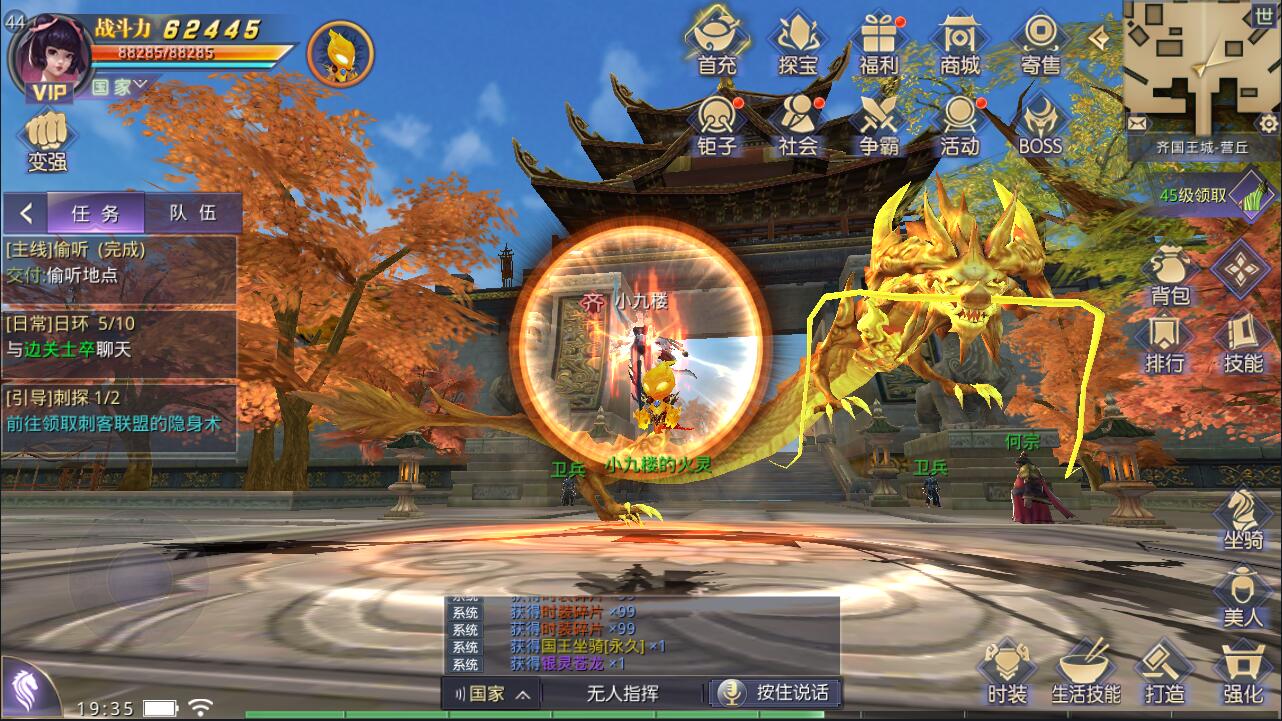Open the 技能 skills book

[1243, 343]
